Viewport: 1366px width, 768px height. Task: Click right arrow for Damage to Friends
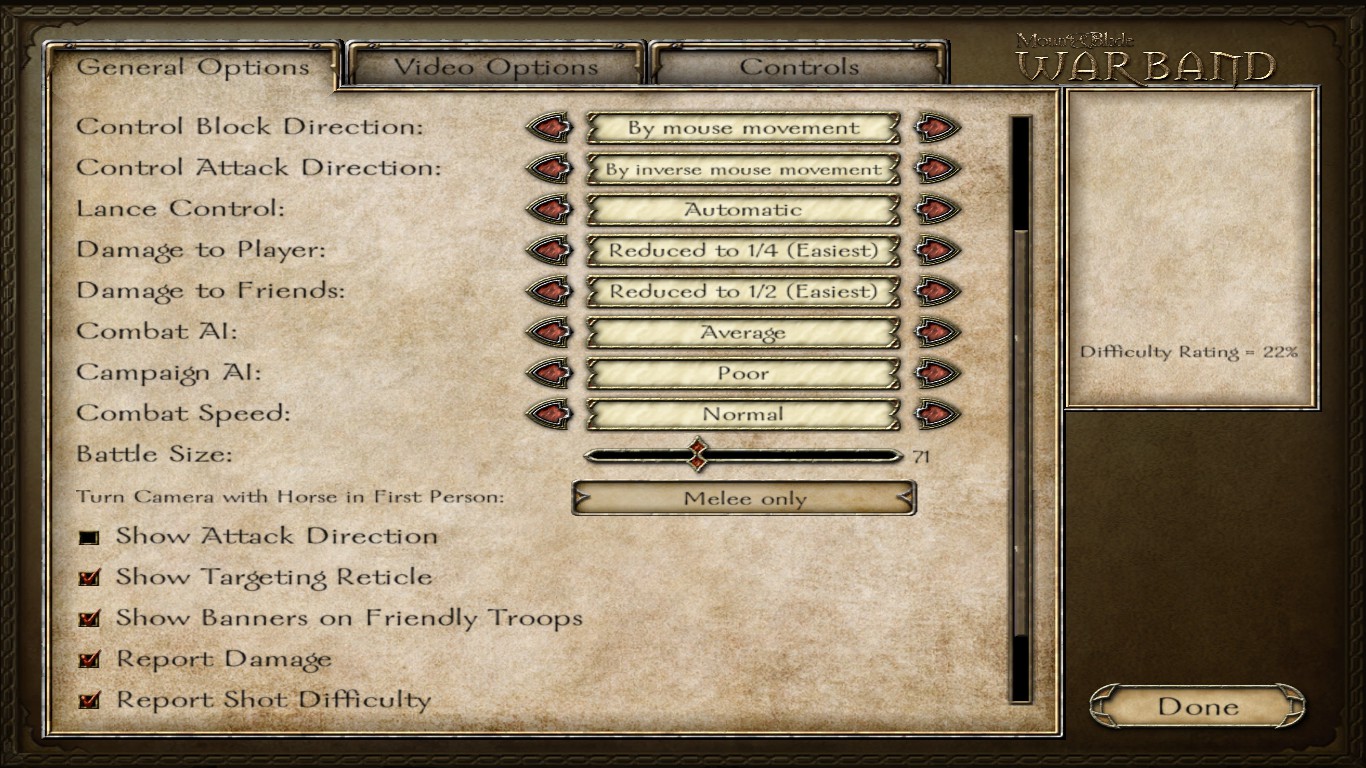point(937,292)
